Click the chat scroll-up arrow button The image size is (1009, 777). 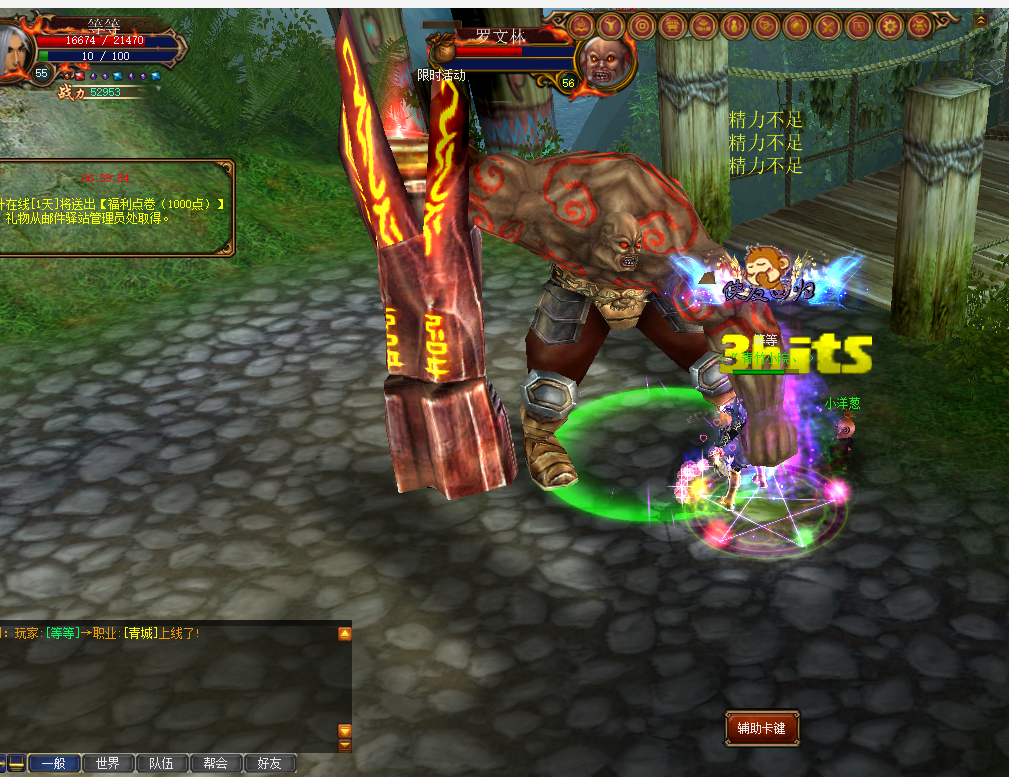pos(344,634)
